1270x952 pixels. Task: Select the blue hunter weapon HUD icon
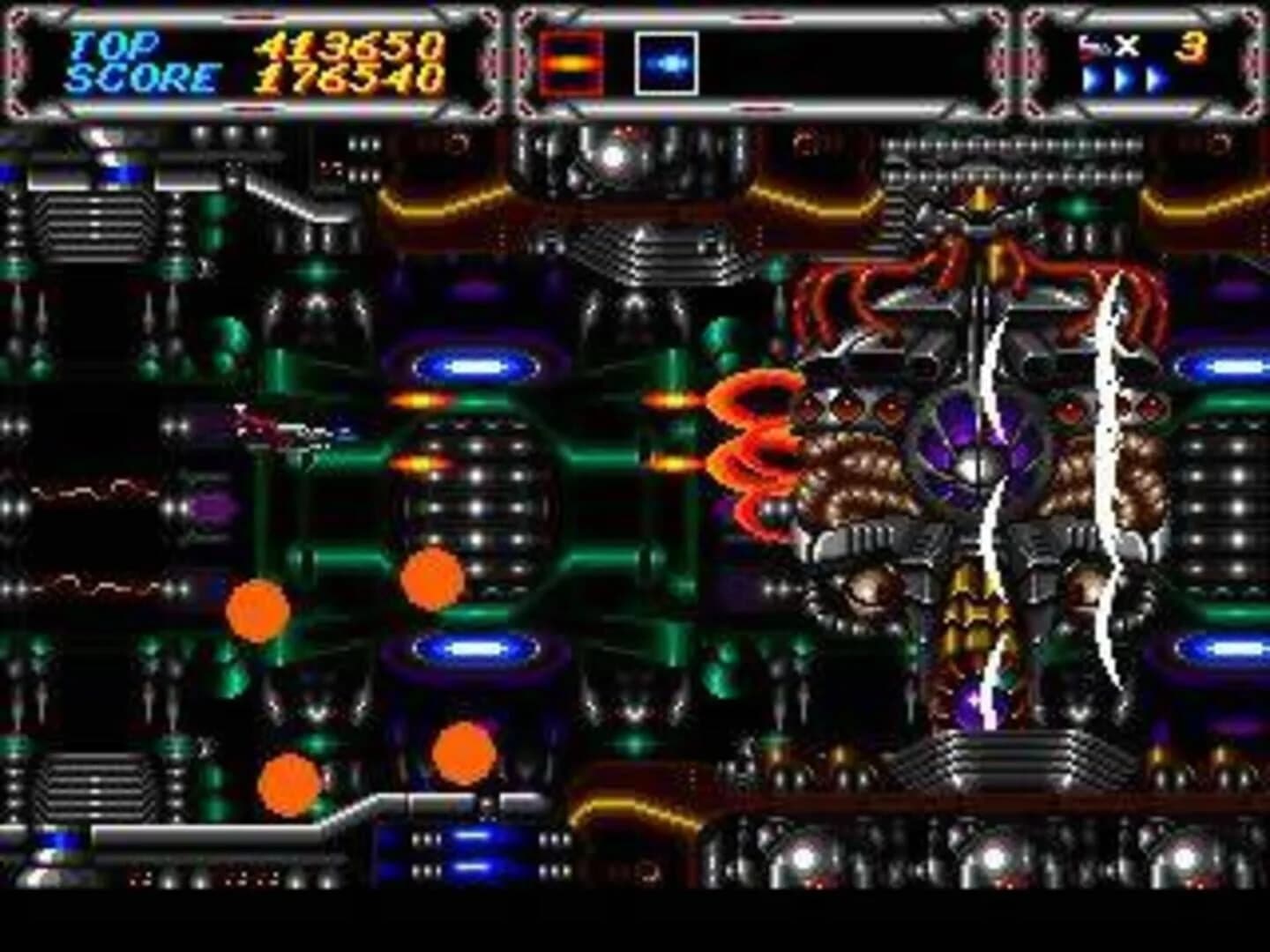pos(668,62)
